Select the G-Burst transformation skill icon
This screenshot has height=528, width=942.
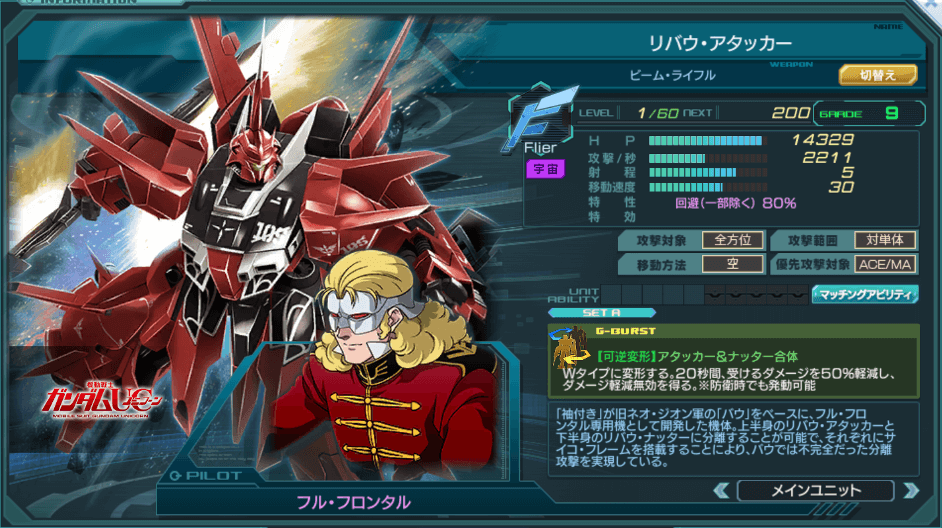point(573,354)
